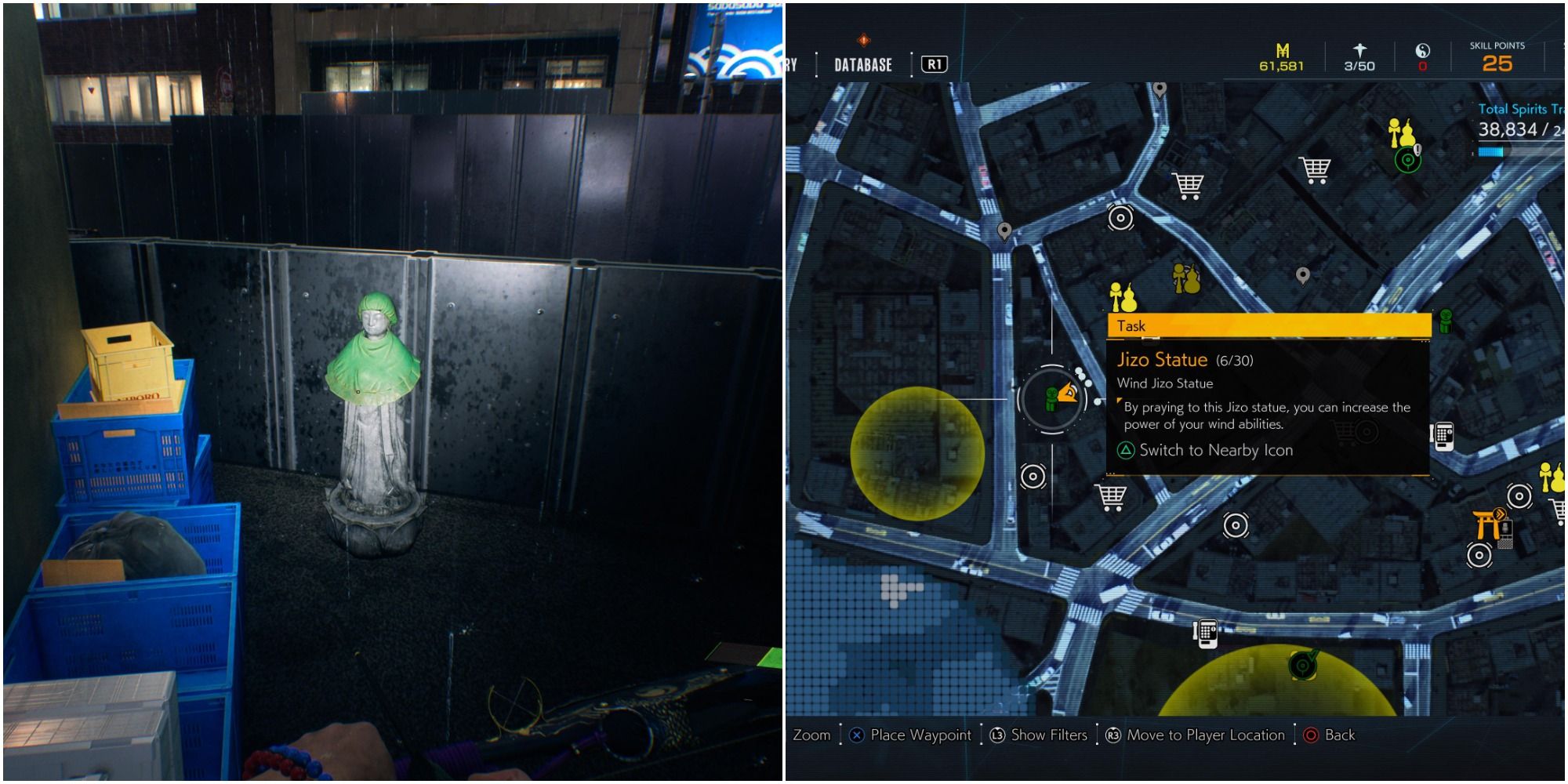The image size is (1568, 784).
Task: Select the green marker inside the bottom yellow zone
Action: (1302, 665)
